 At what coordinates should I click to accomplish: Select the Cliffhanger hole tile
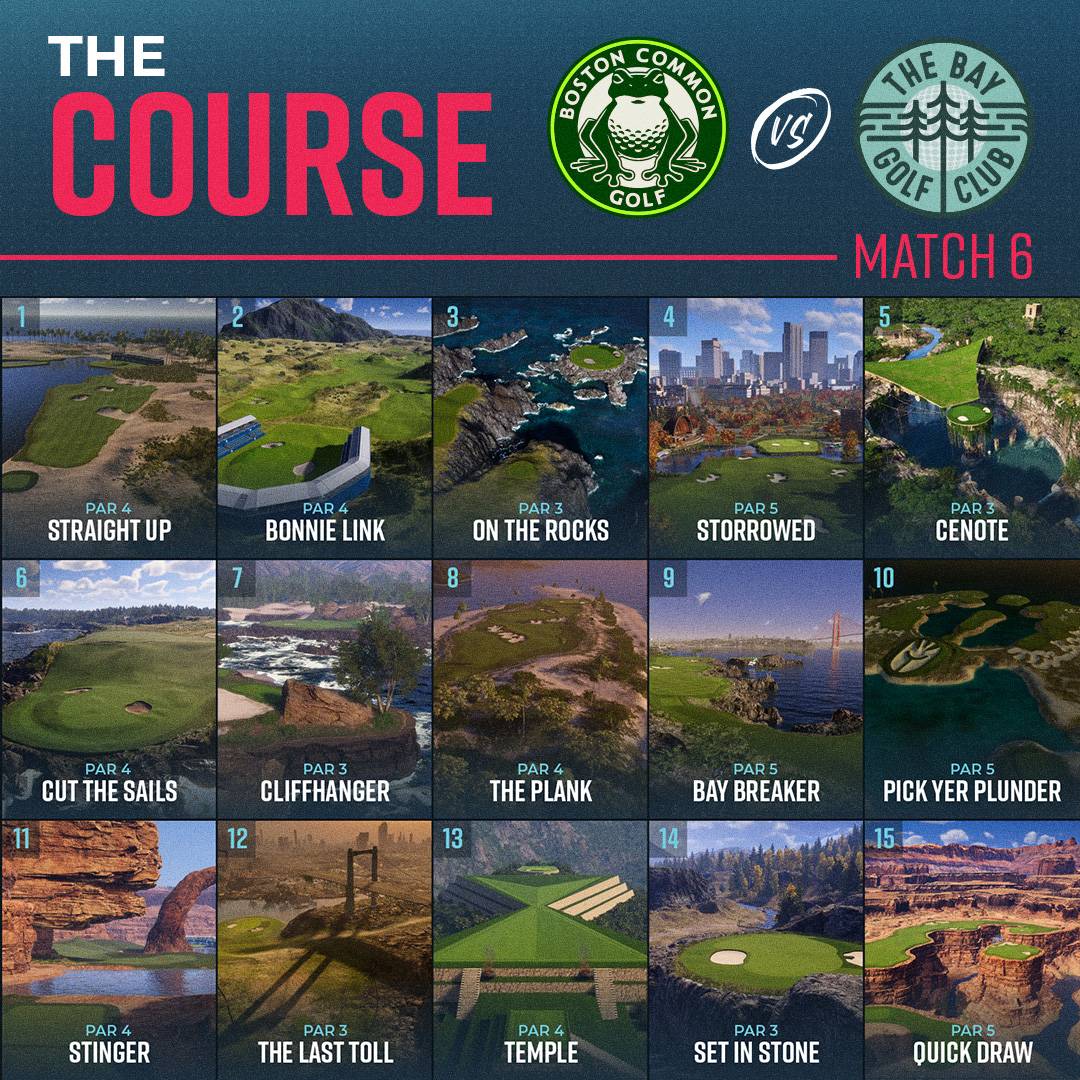[x=324, y=687]
